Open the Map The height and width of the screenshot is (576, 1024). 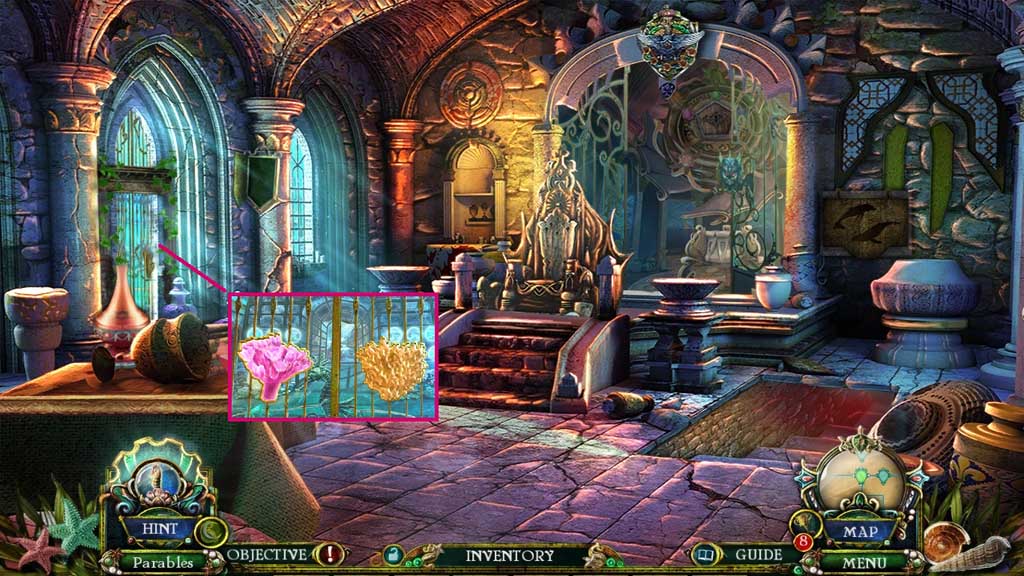[859, 531]
